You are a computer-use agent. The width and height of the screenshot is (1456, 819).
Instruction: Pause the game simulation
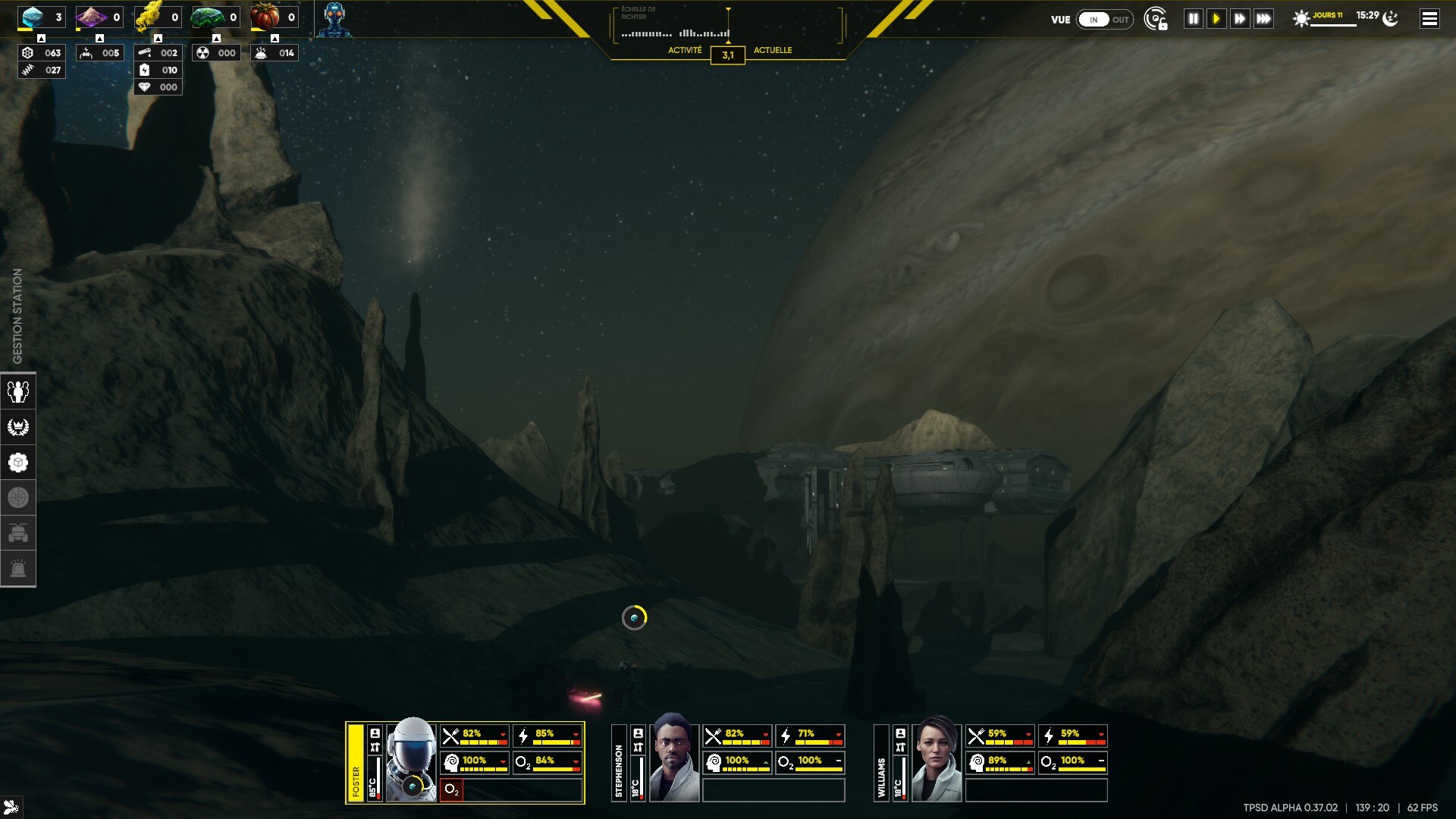click(x=1193, y=19)
